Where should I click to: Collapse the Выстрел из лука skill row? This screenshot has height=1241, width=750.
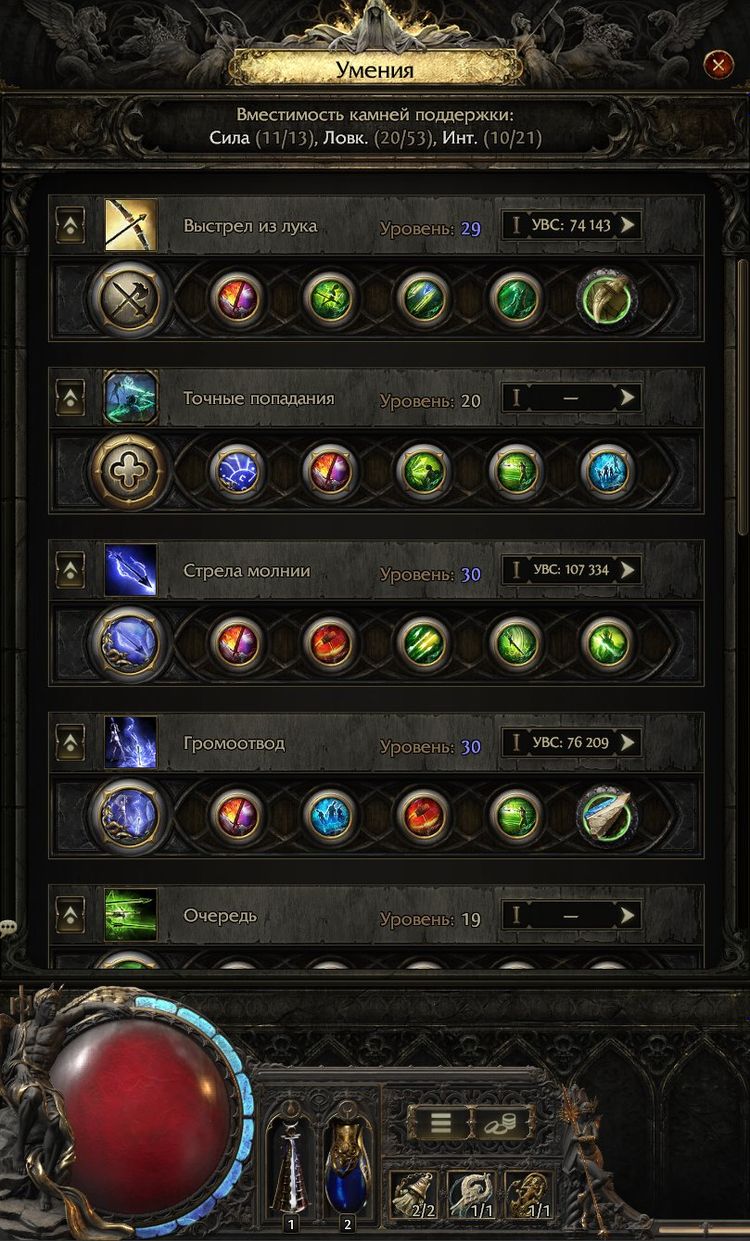click(69, 226)
